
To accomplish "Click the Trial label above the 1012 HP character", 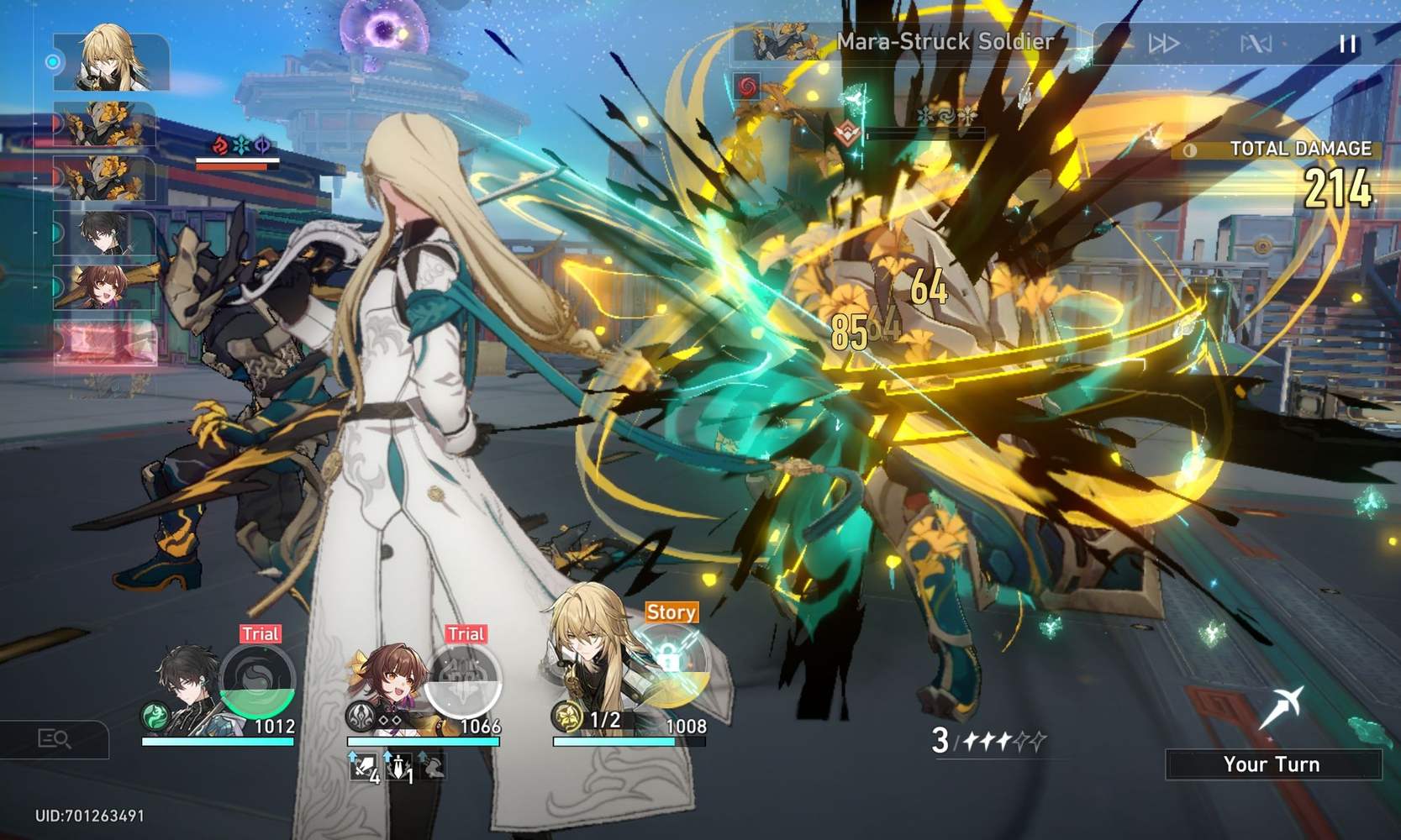I will tap(260, 634).
